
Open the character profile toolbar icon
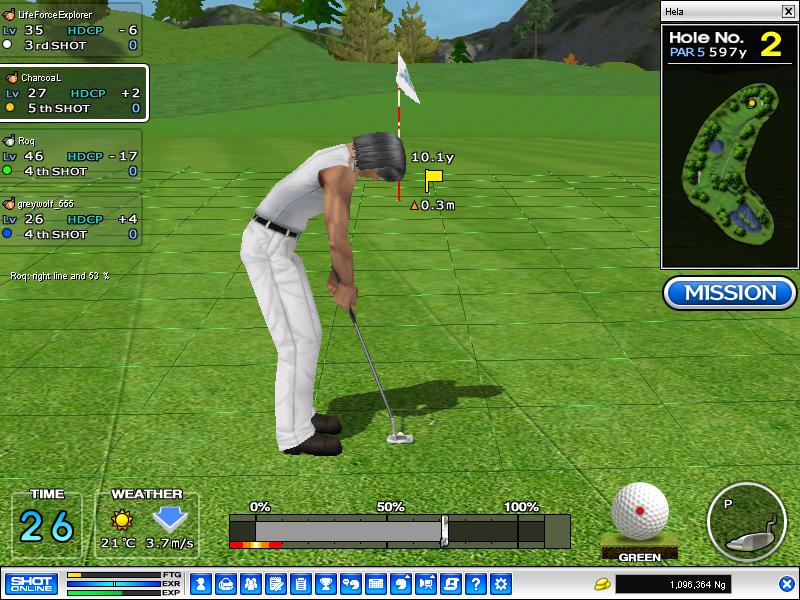tap(201, 583)
